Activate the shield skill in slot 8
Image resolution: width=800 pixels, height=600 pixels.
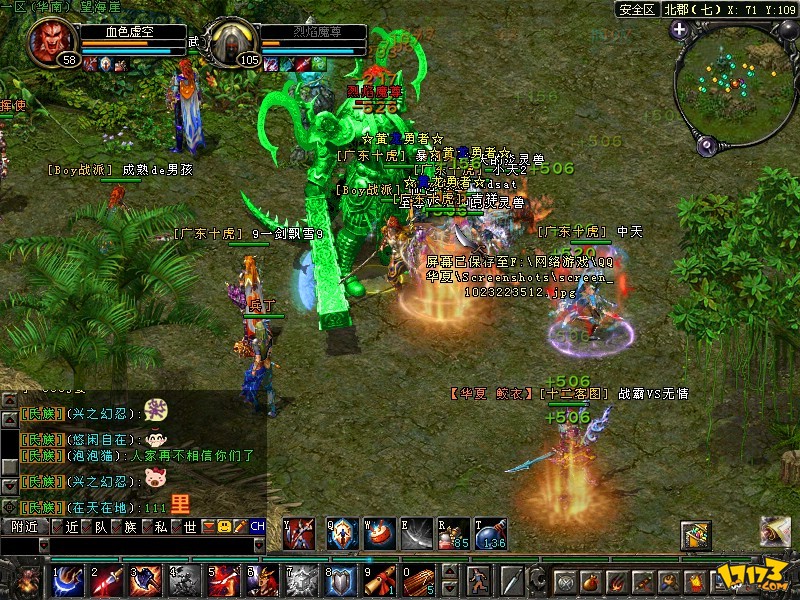pyautogui.click(x=339, y=580)
